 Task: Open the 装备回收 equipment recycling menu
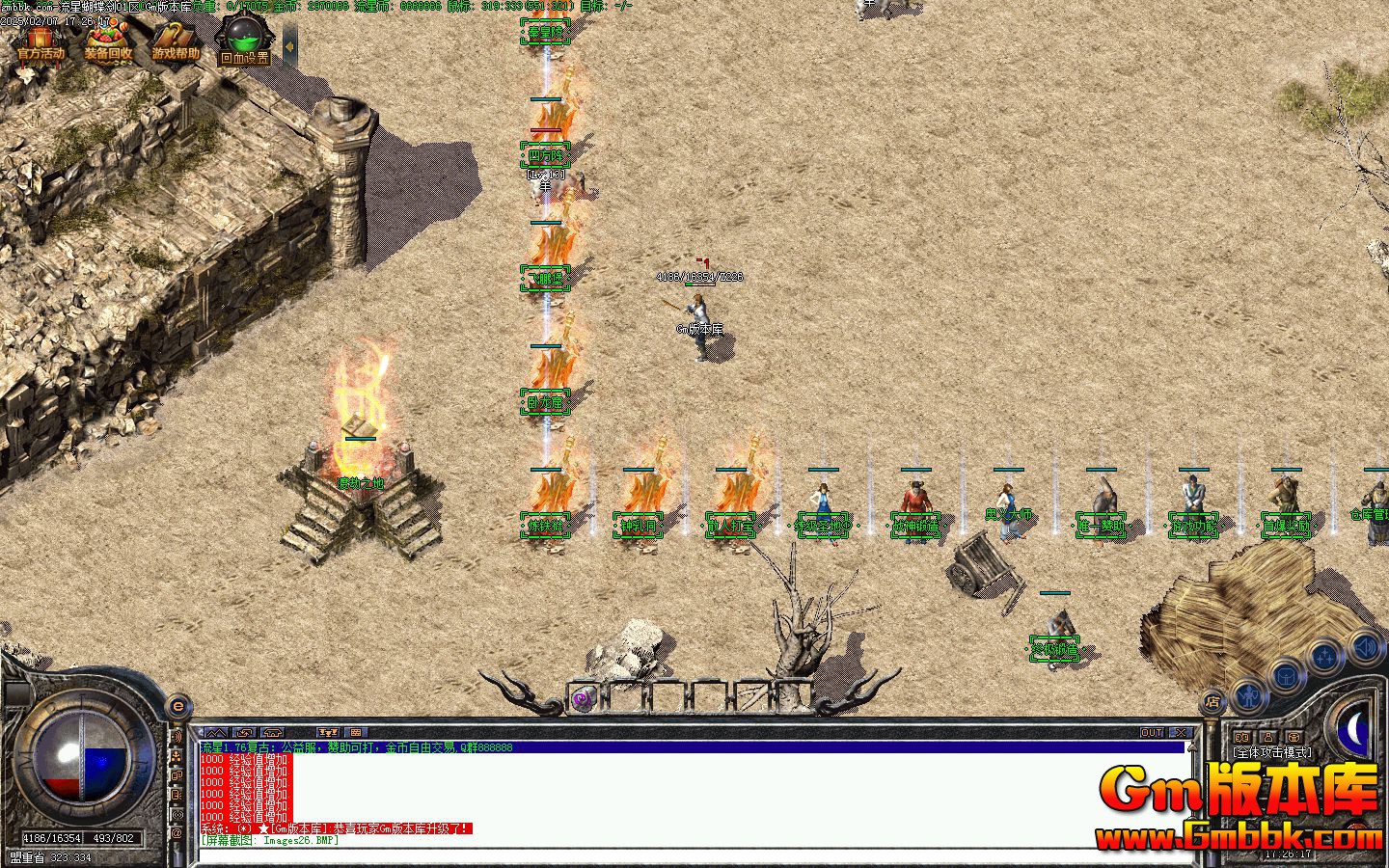tap(107, 42)
